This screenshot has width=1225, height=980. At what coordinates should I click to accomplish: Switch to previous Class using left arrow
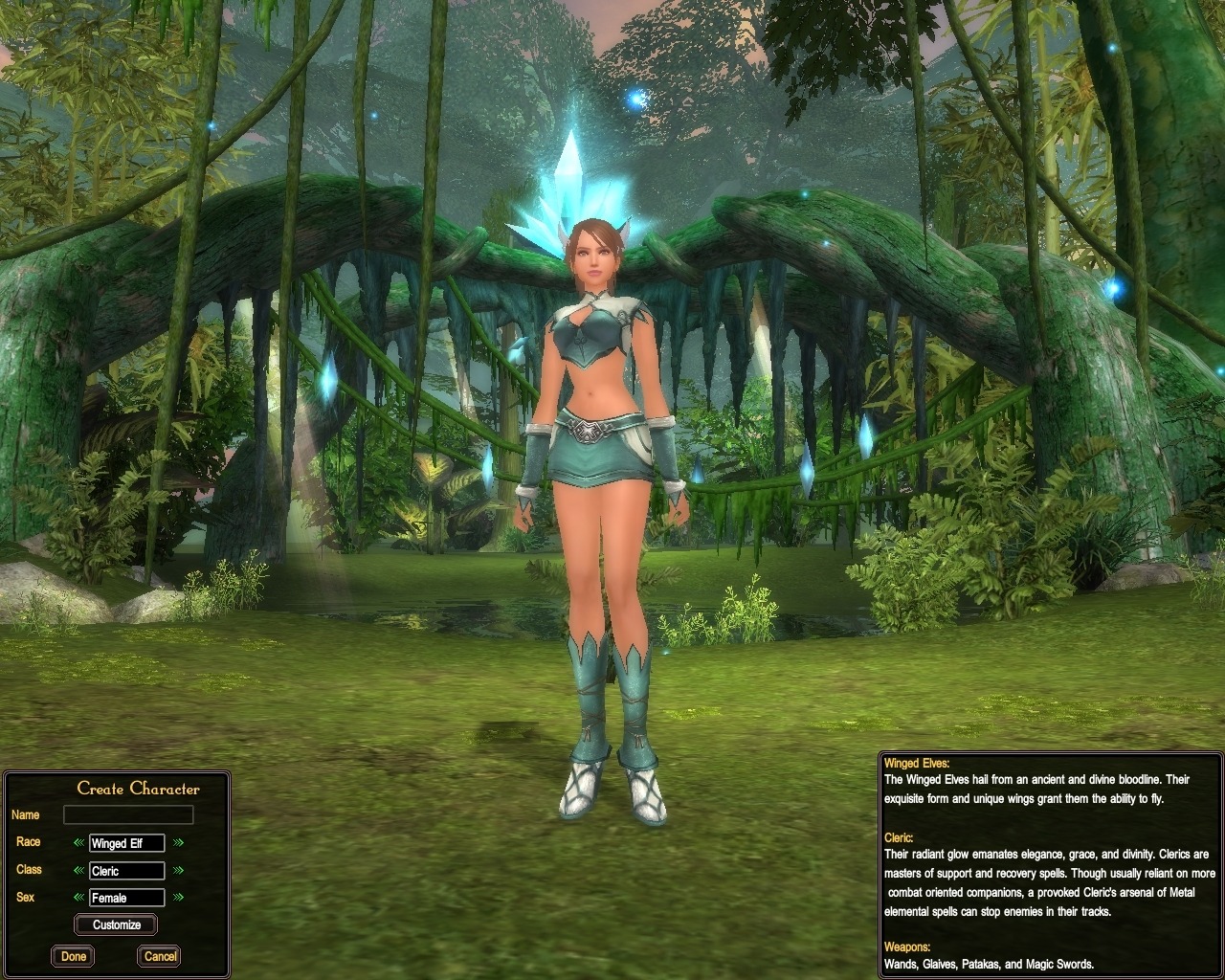(x=78, y=871)
